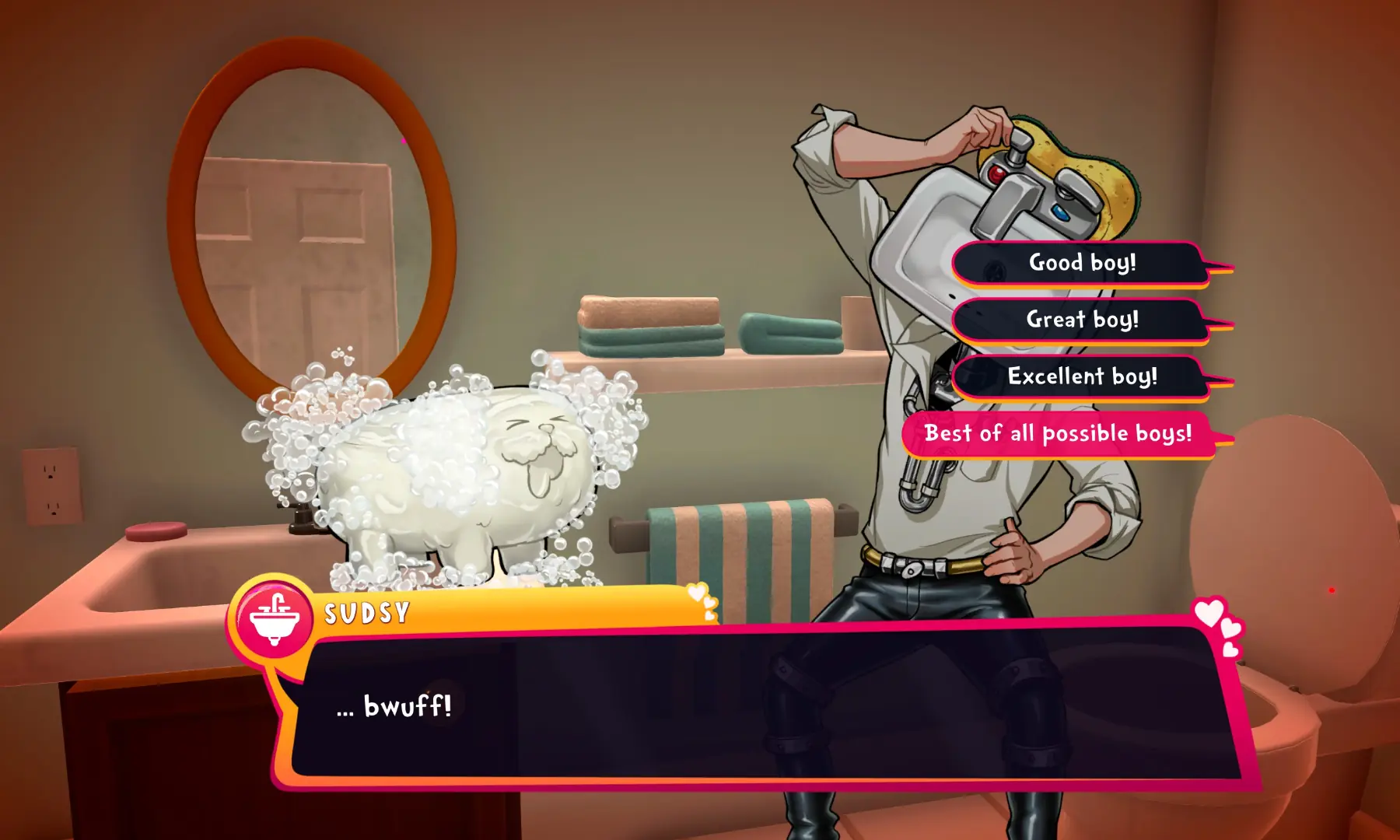Select the "Good boy!" dialogue option
This screenshot has height=840, width=1400.
click(x=1081, y=263)
